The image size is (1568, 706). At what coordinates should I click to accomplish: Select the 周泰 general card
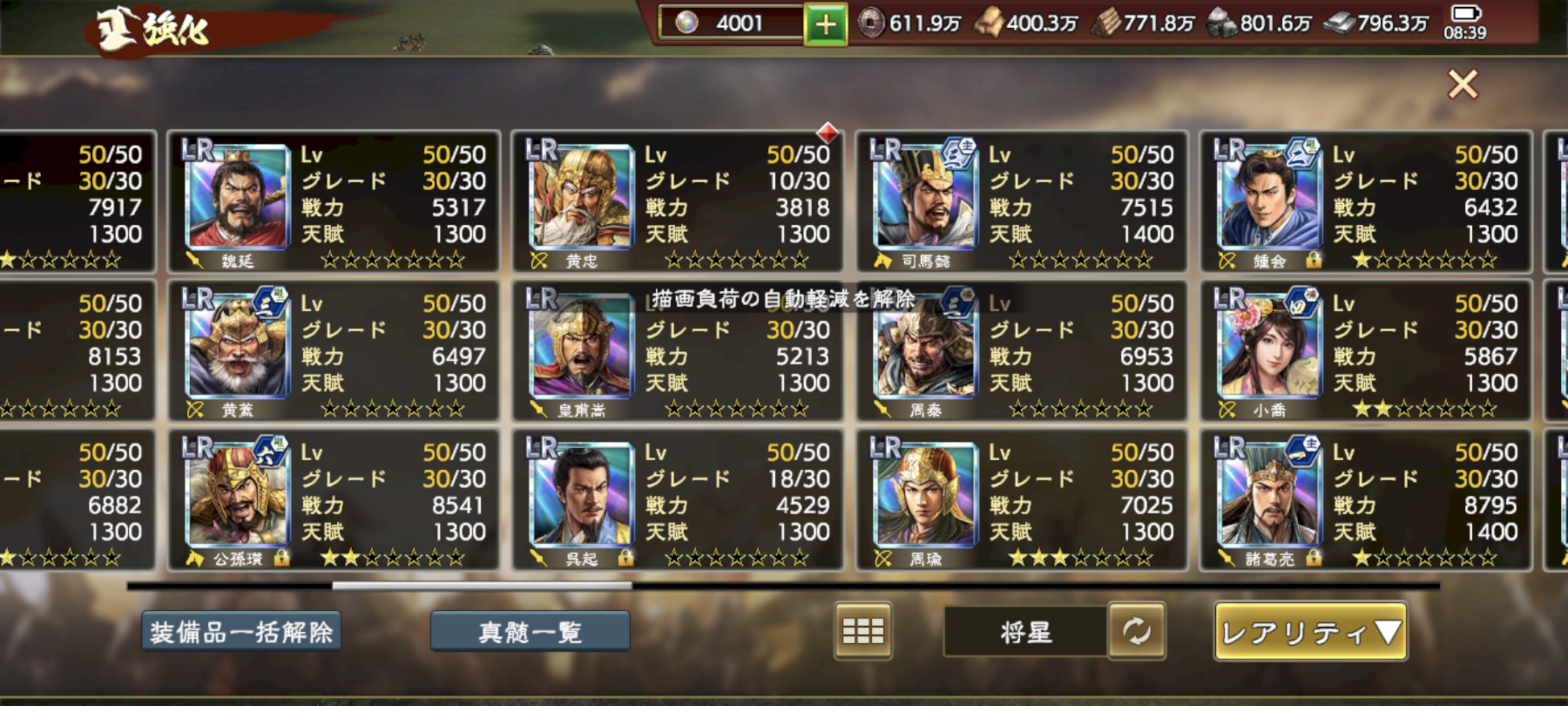tap(1021, 350)
